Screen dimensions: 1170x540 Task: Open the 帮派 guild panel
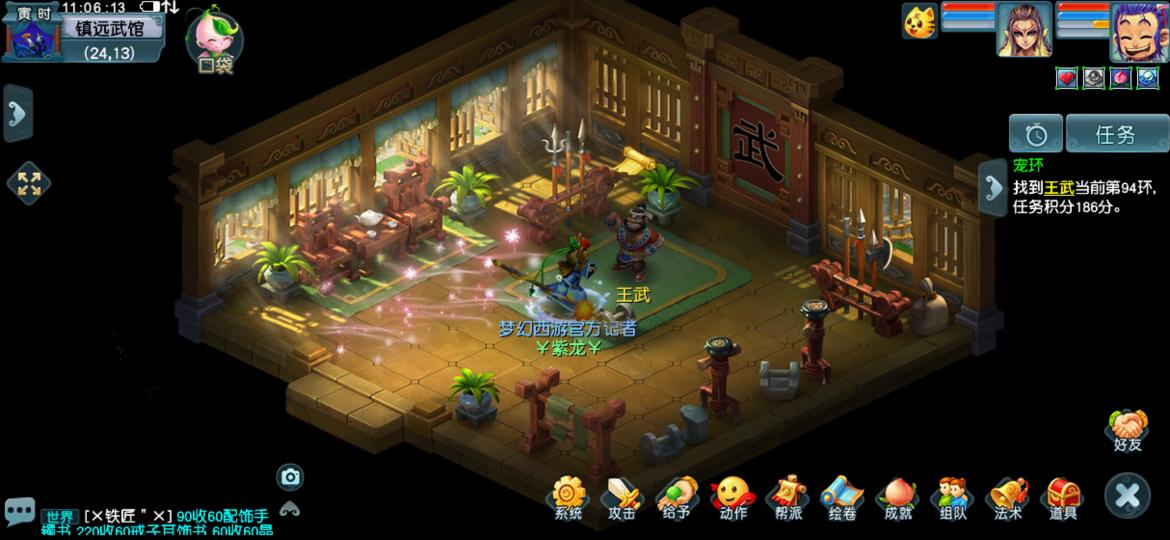(x=787, y=497)
